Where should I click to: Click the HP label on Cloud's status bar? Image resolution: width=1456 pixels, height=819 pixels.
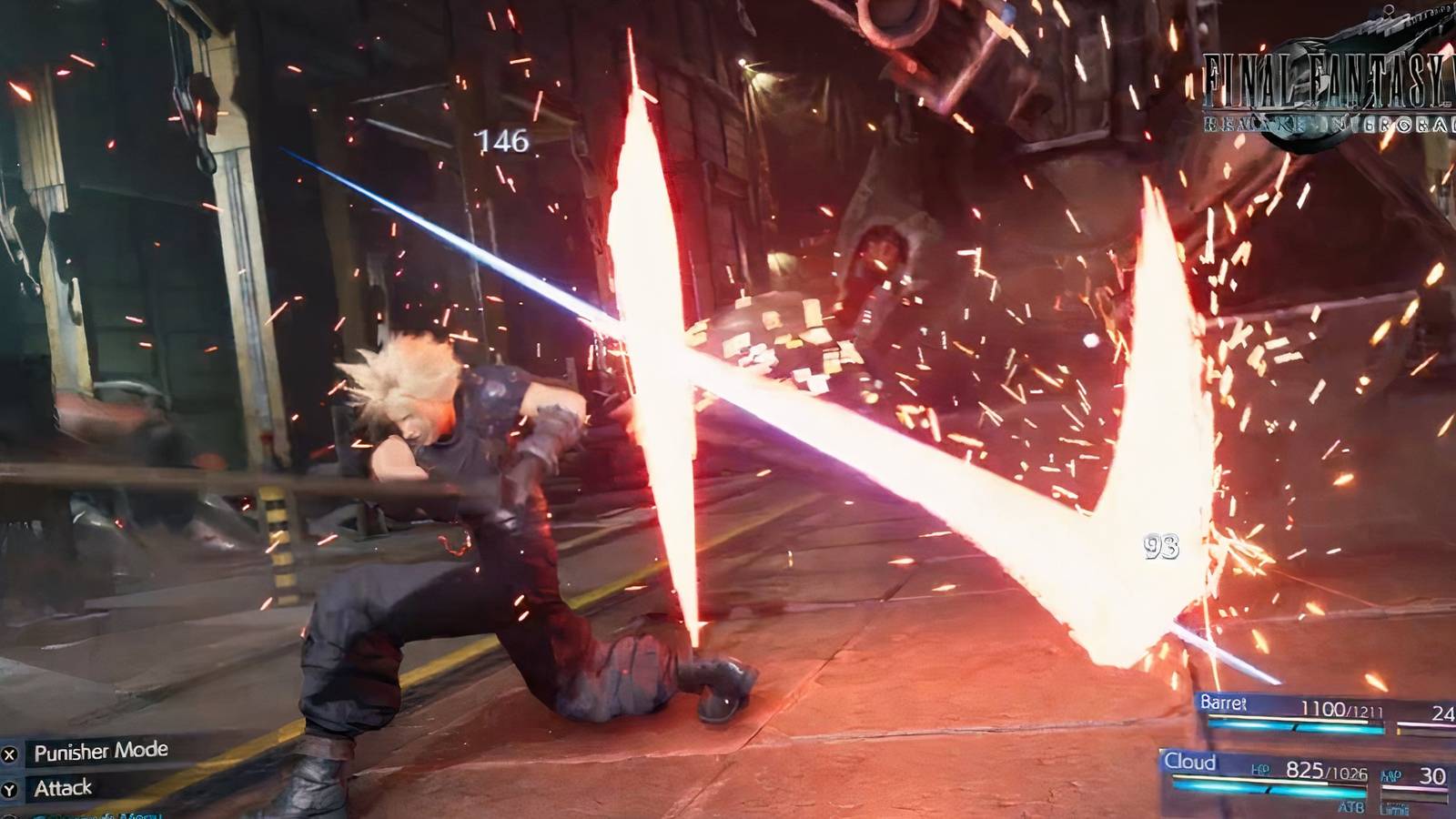[x=1261, y=771]
